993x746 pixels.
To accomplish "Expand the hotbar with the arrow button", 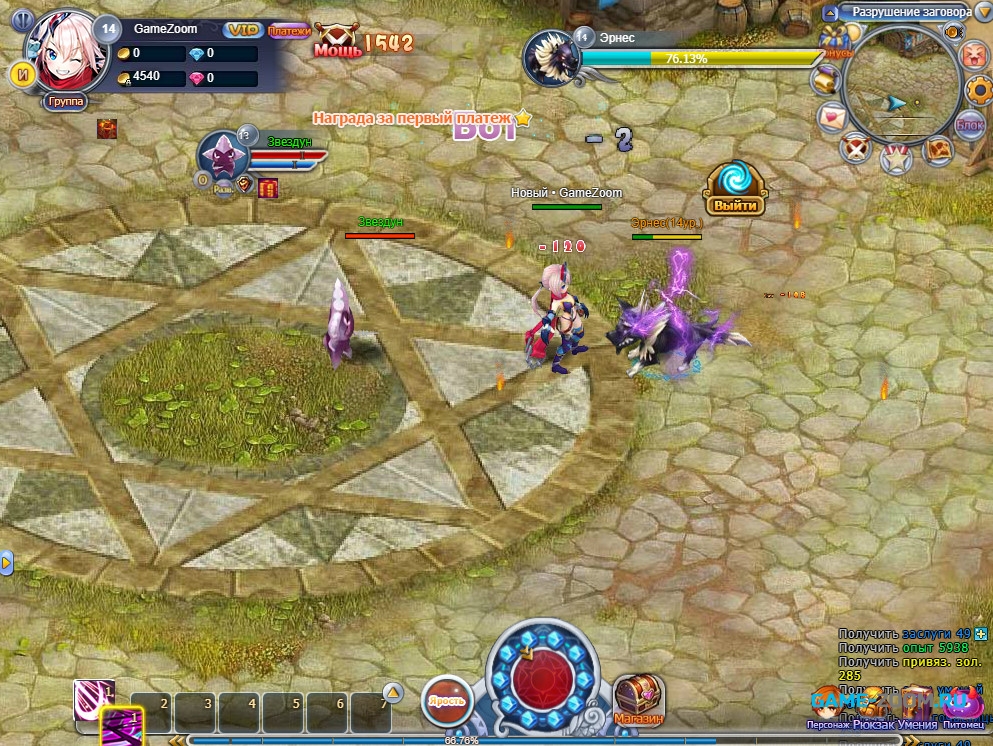I will [x=393, y=692].
